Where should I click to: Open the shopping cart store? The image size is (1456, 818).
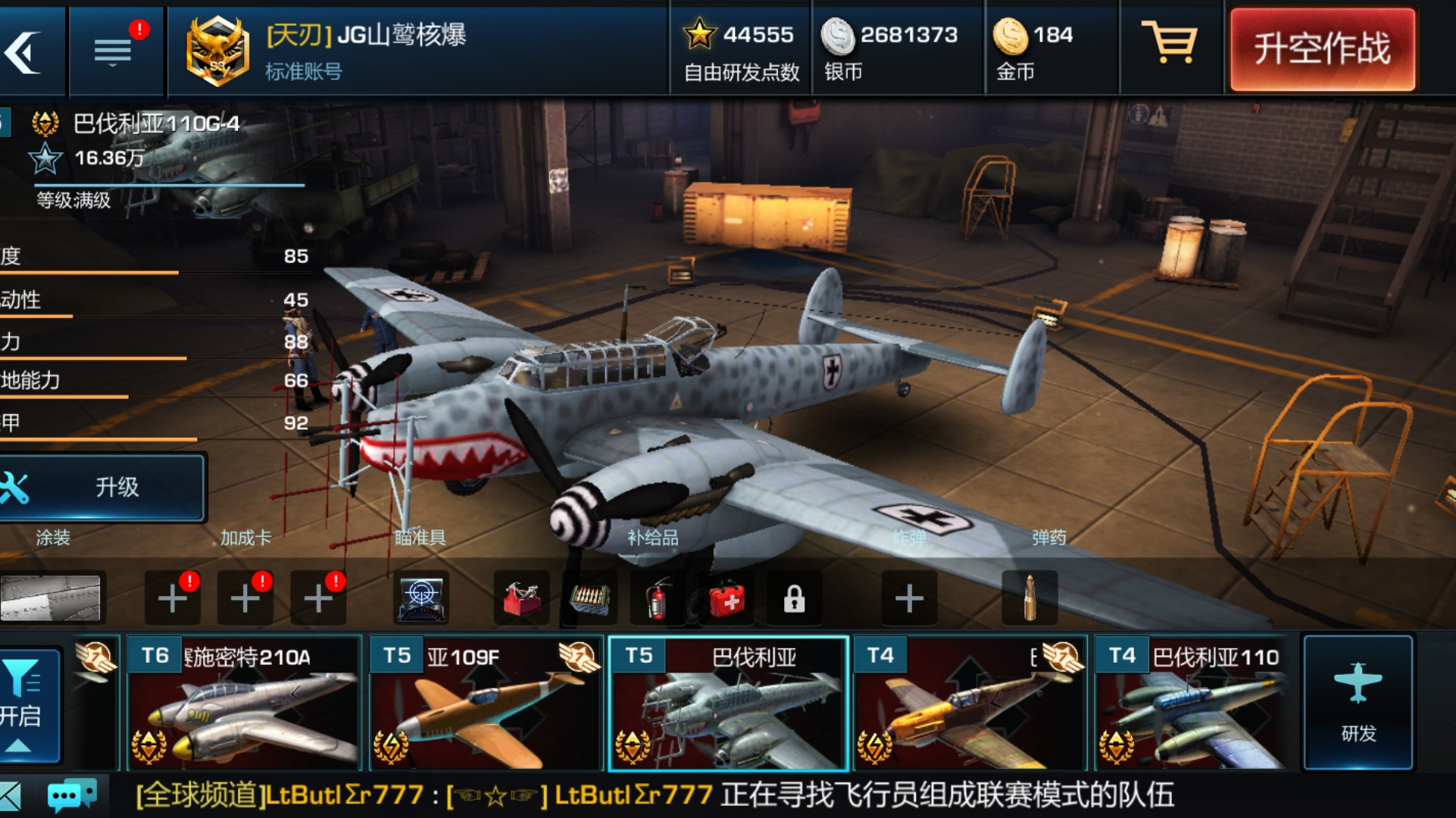(x=1169, y=44)
